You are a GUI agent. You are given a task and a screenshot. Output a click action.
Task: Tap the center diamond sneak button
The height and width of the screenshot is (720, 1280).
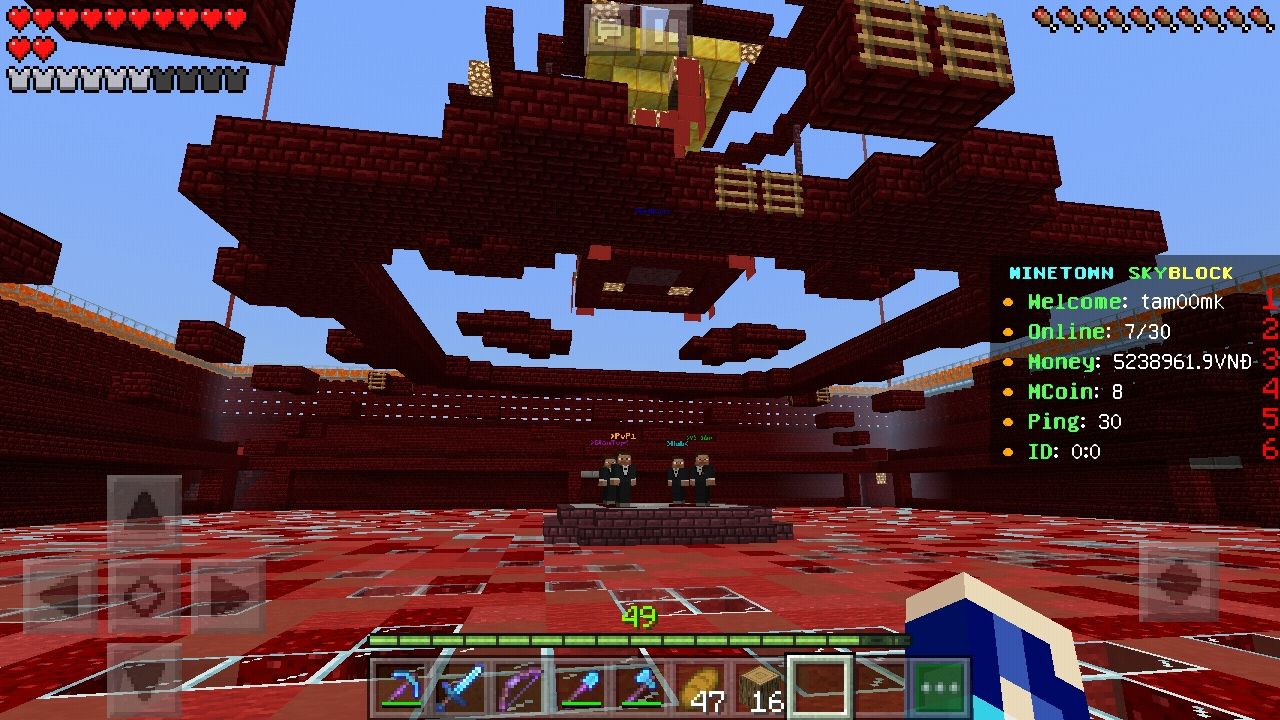point(144,596)
